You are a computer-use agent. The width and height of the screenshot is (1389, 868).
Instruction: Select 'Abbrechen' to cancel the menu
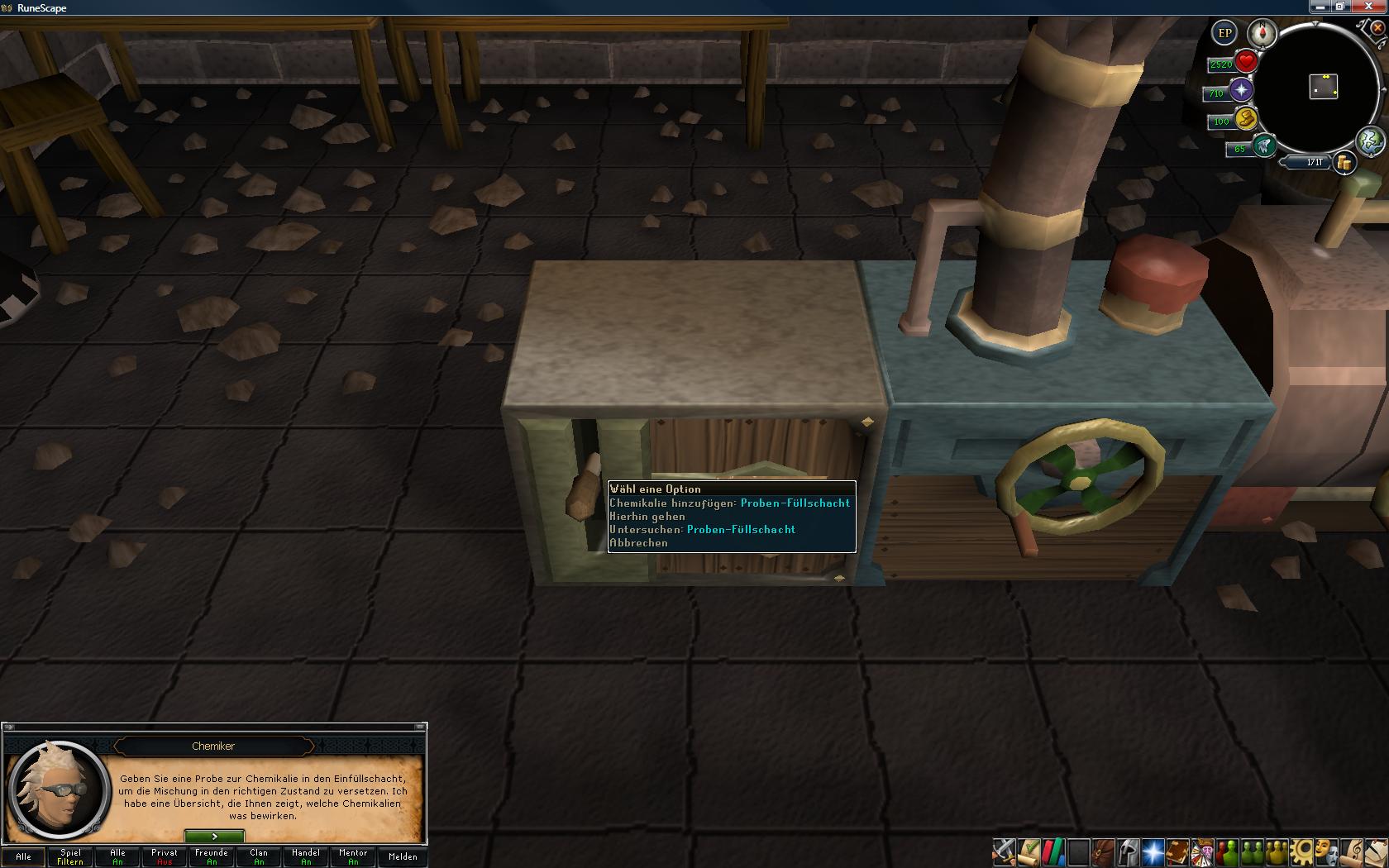638,543
